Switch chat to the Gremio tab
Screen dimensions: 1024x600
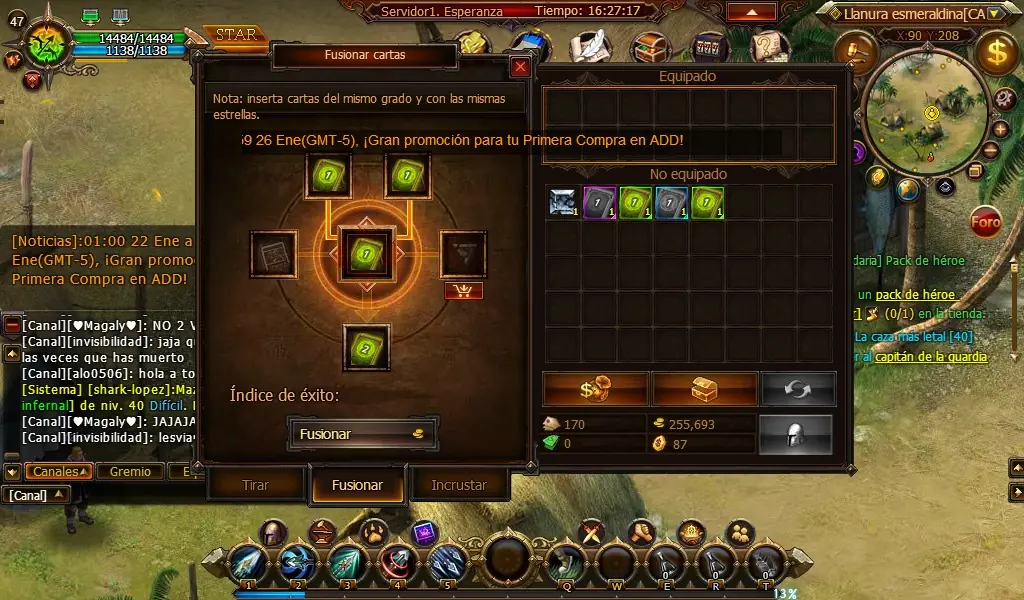(x=130, y=471)
